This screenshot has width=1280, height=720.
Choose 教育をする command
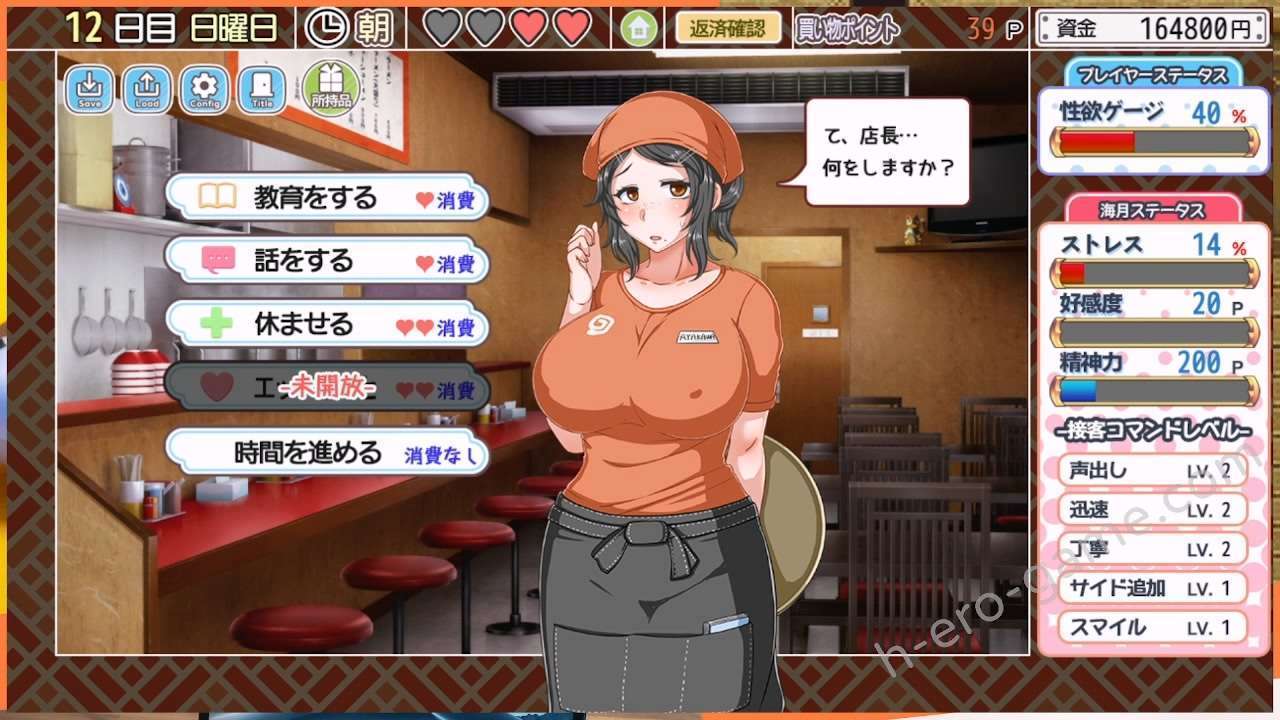coord(327,197)
